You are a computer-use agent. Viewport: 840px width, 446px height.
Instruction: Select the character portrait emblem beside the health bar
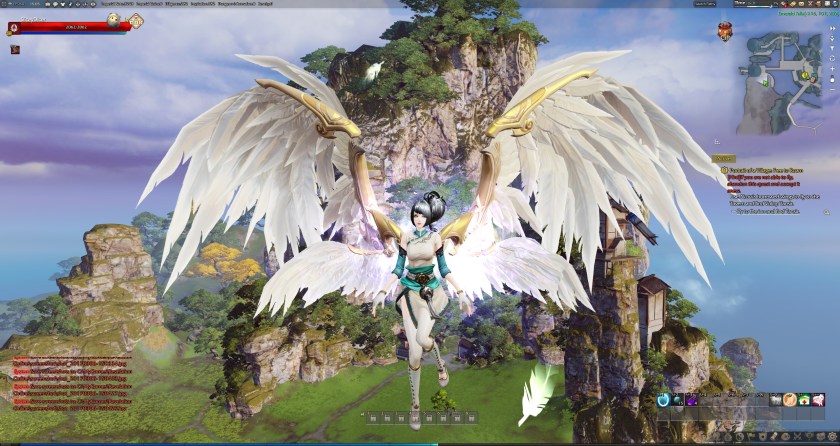click(13, 27)
